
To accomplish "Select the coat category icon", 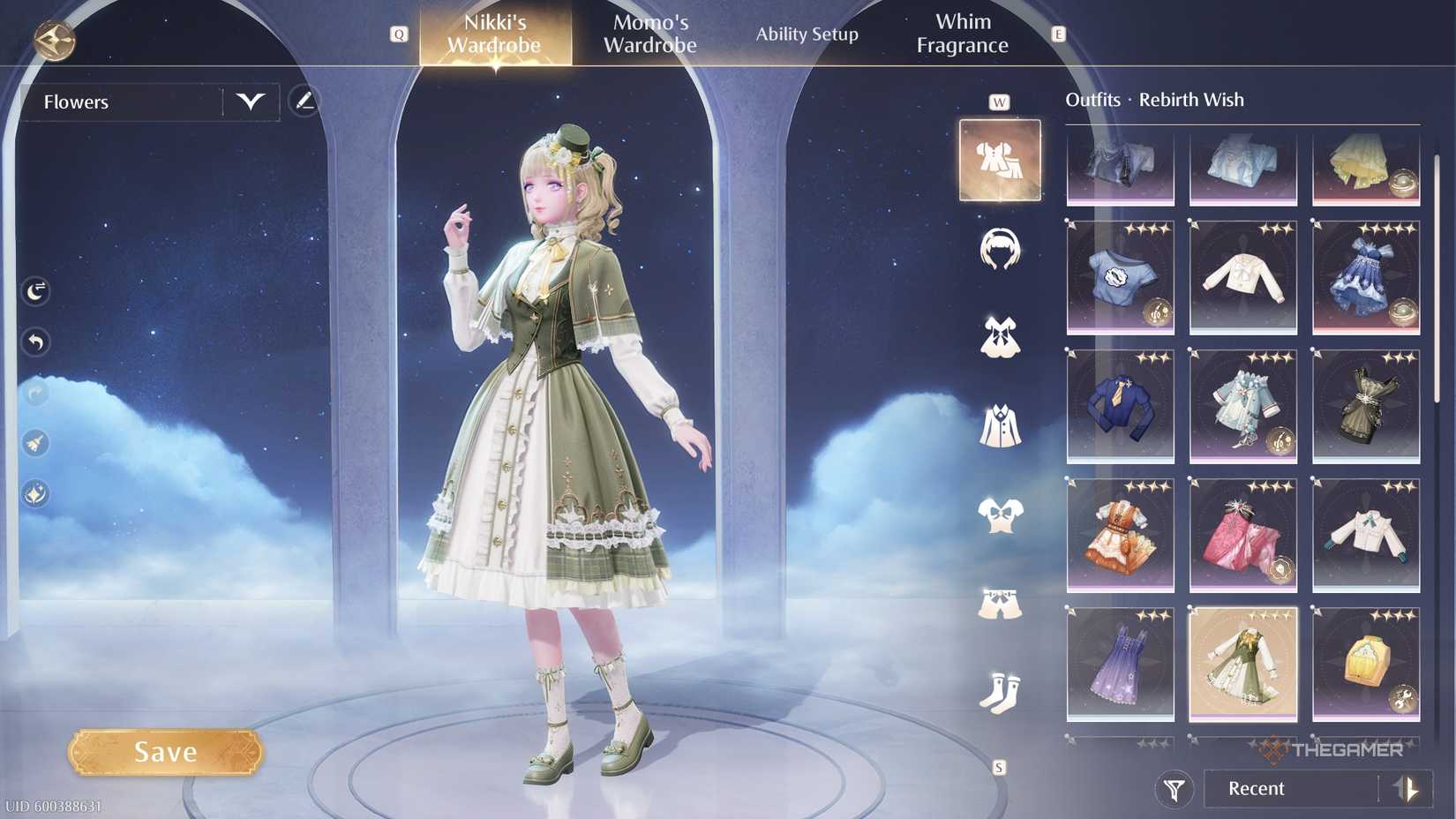I will tap(999, 425).
